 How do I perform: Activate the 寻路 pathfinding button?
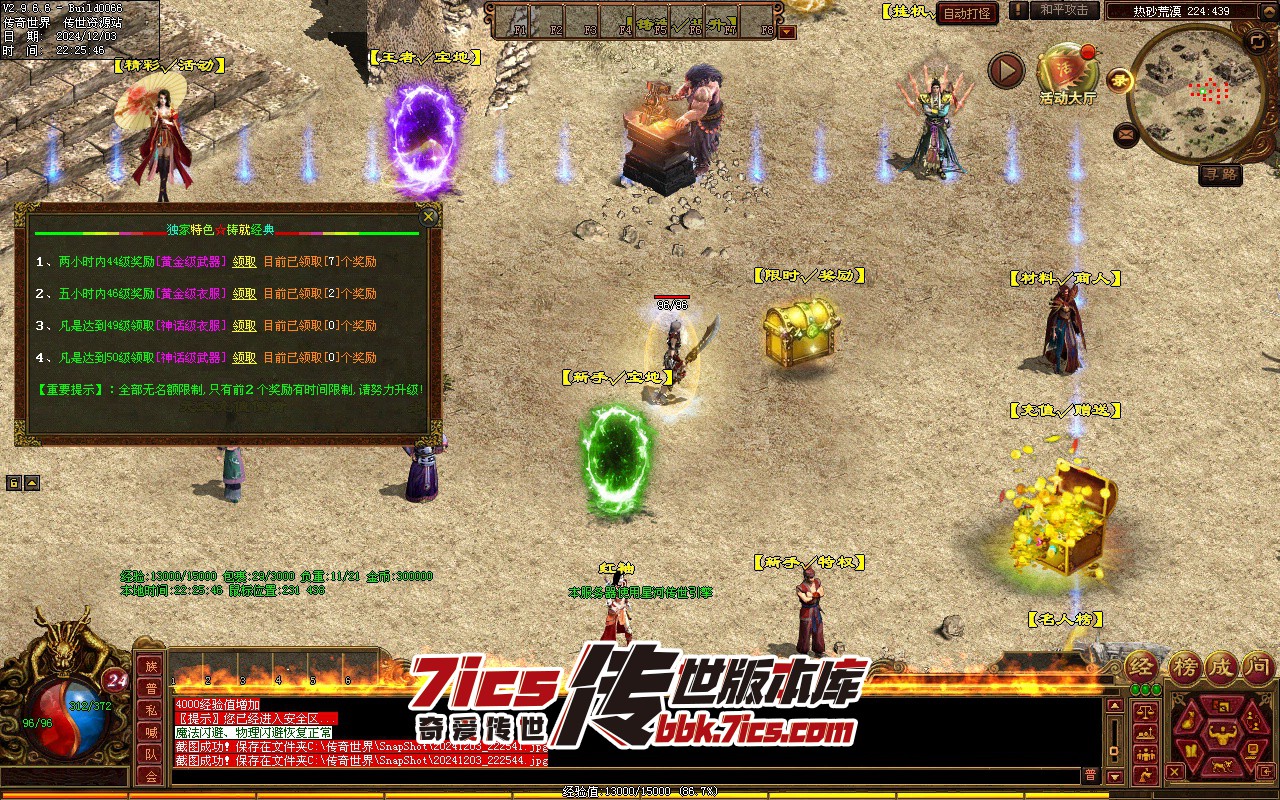point(1220,174)
